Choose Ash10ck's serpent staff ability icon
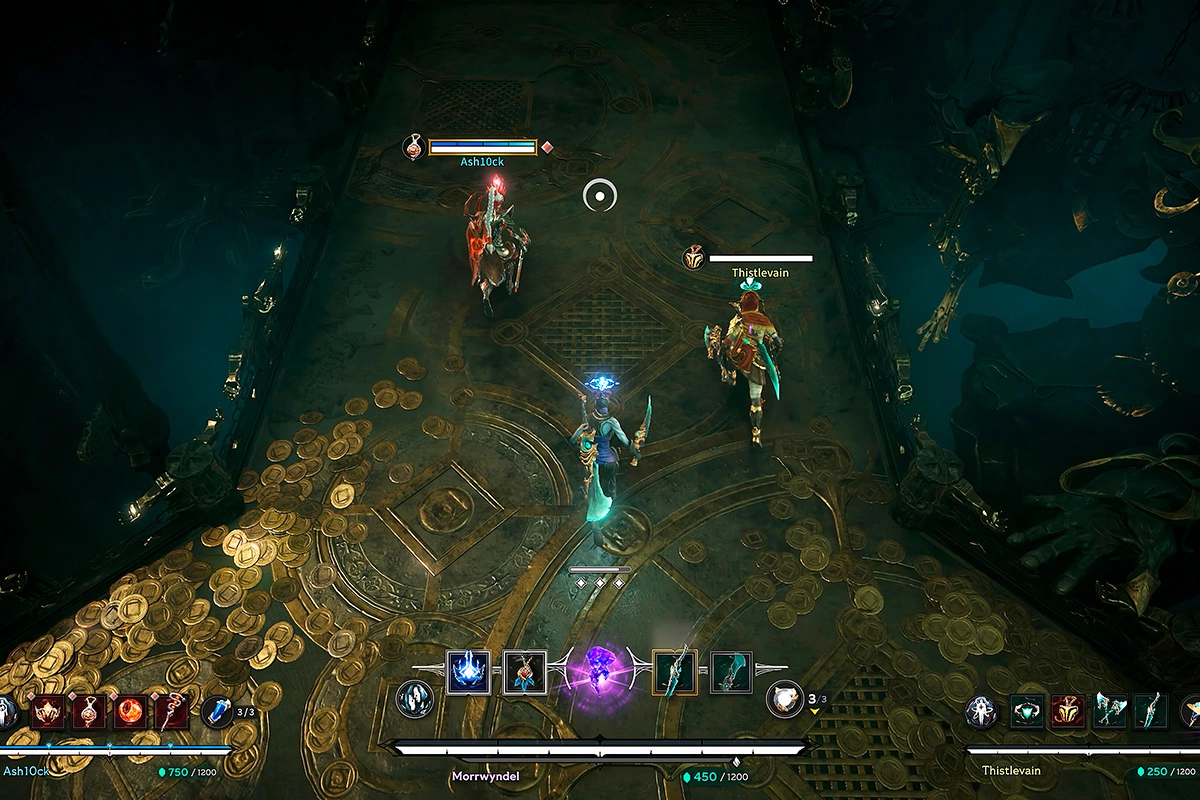 [x=171, y=711]
